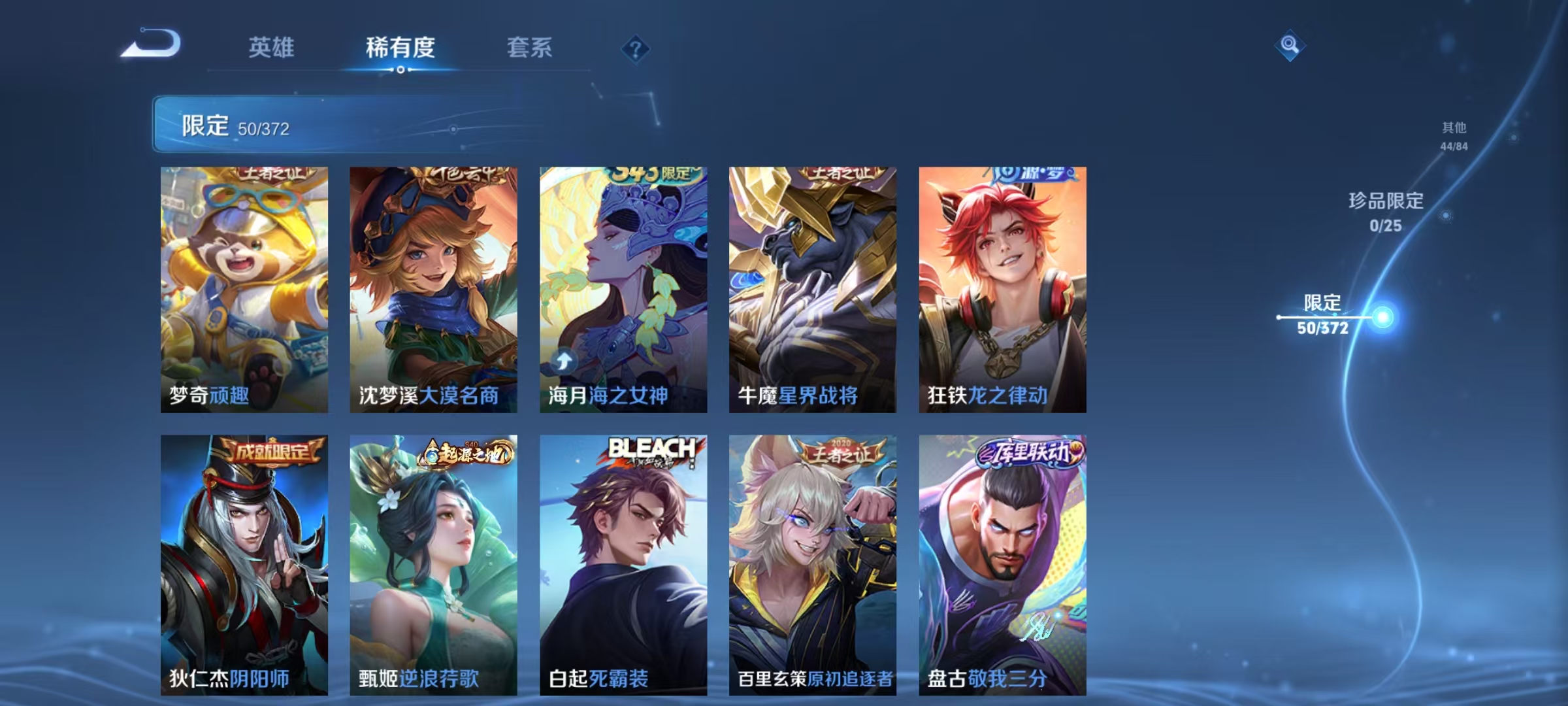The height and width of the screenshot is (706, 1568).
Task: Click the BLEACH collab badge on 白起 skin
Action: tap(644, 451)
